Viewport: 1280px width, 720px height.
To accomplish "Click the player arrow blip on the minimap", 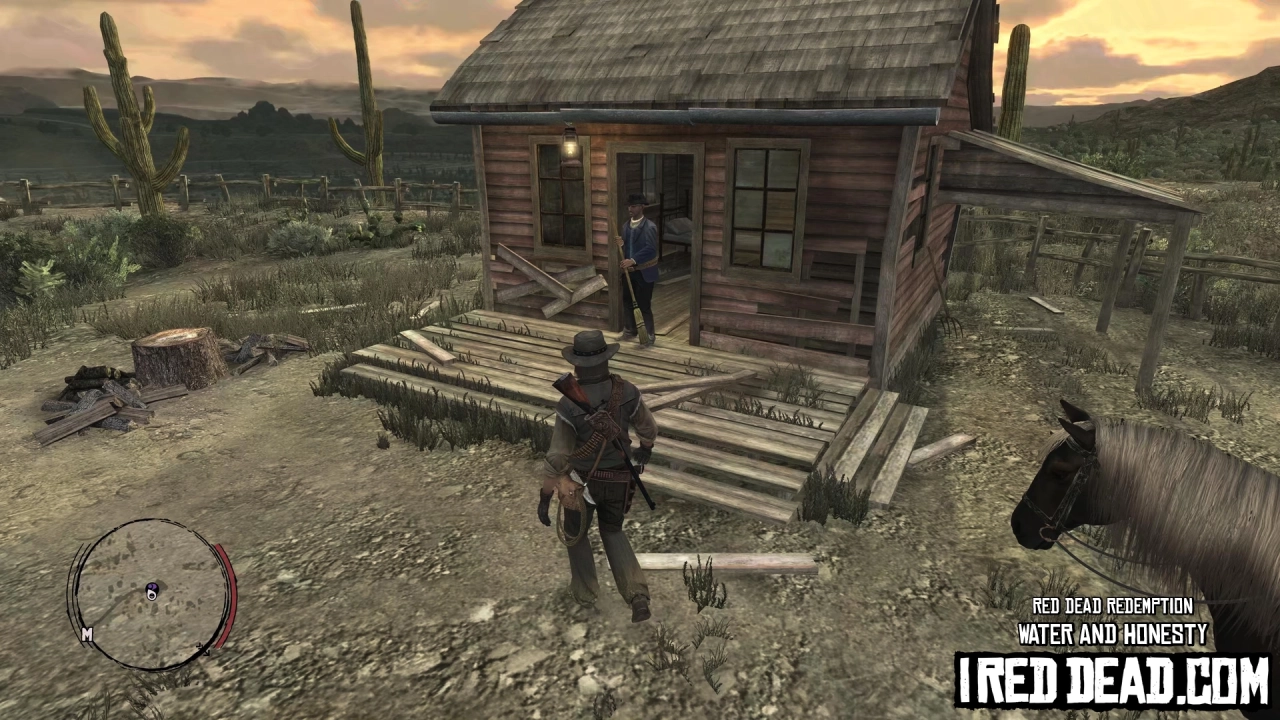I will 151,595.
